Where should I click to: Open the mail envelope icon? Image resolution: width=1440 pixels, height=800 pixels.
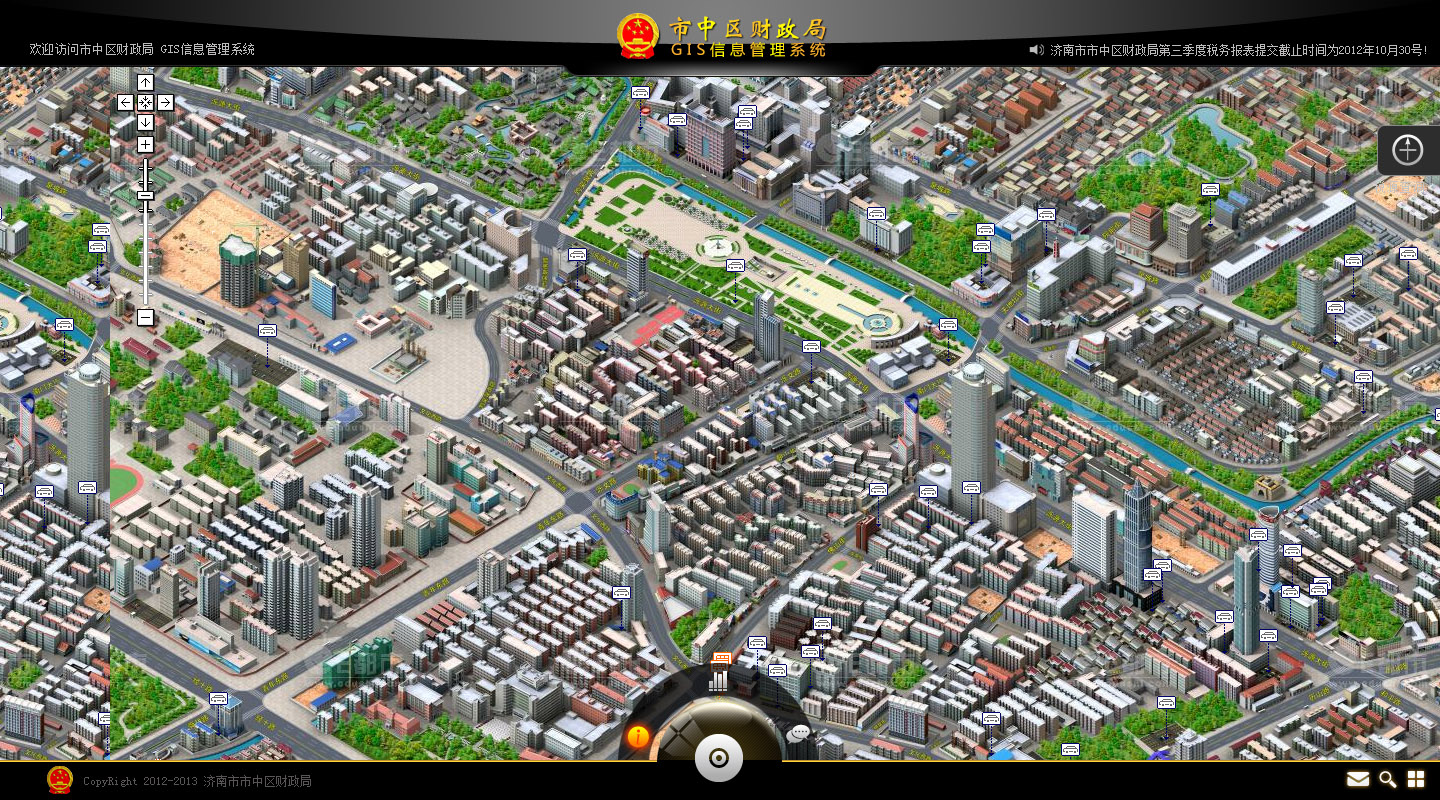click(1358, 779)
